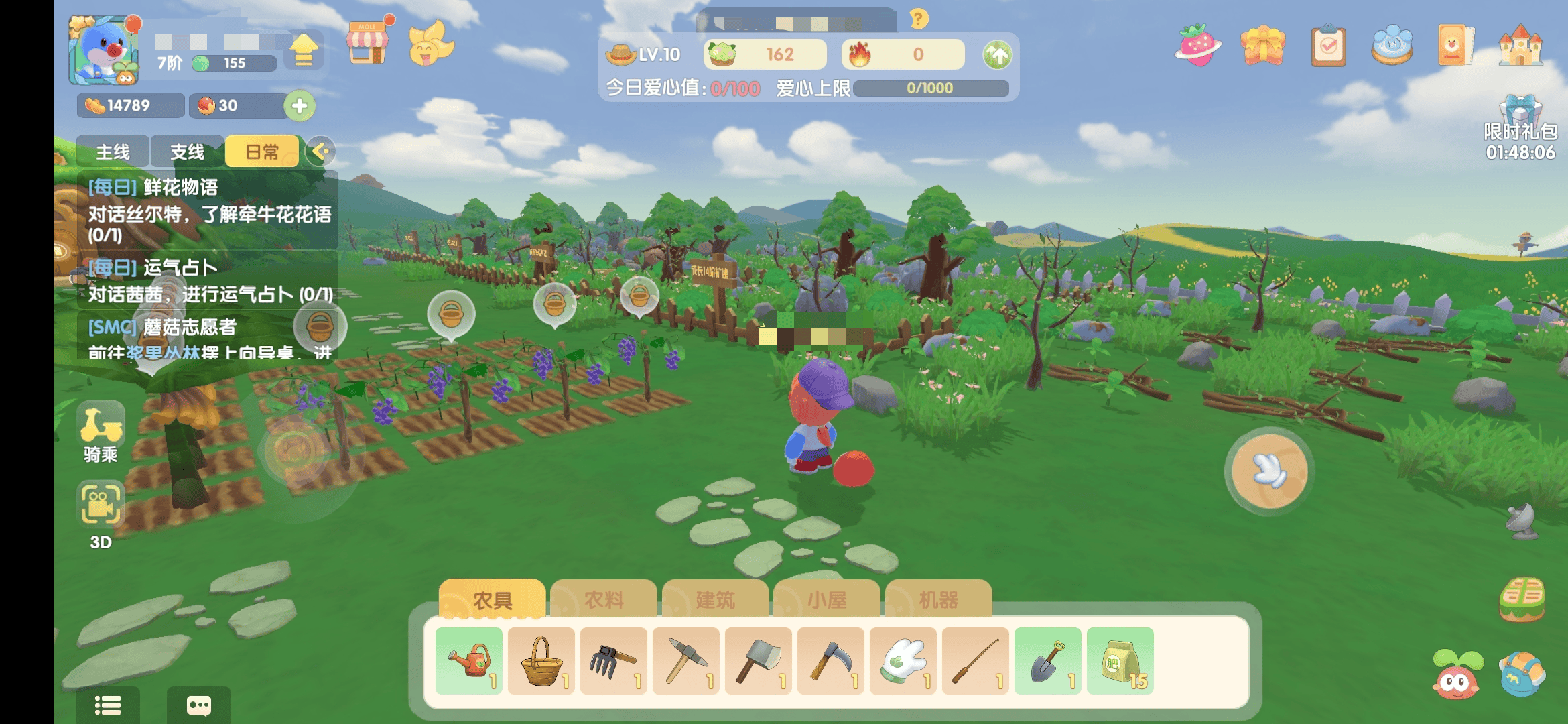Screen dimensions: 1568x724
Task: Open the 建筑 toolbar tab
Action: pyautogui.click(x=715, y=599)
